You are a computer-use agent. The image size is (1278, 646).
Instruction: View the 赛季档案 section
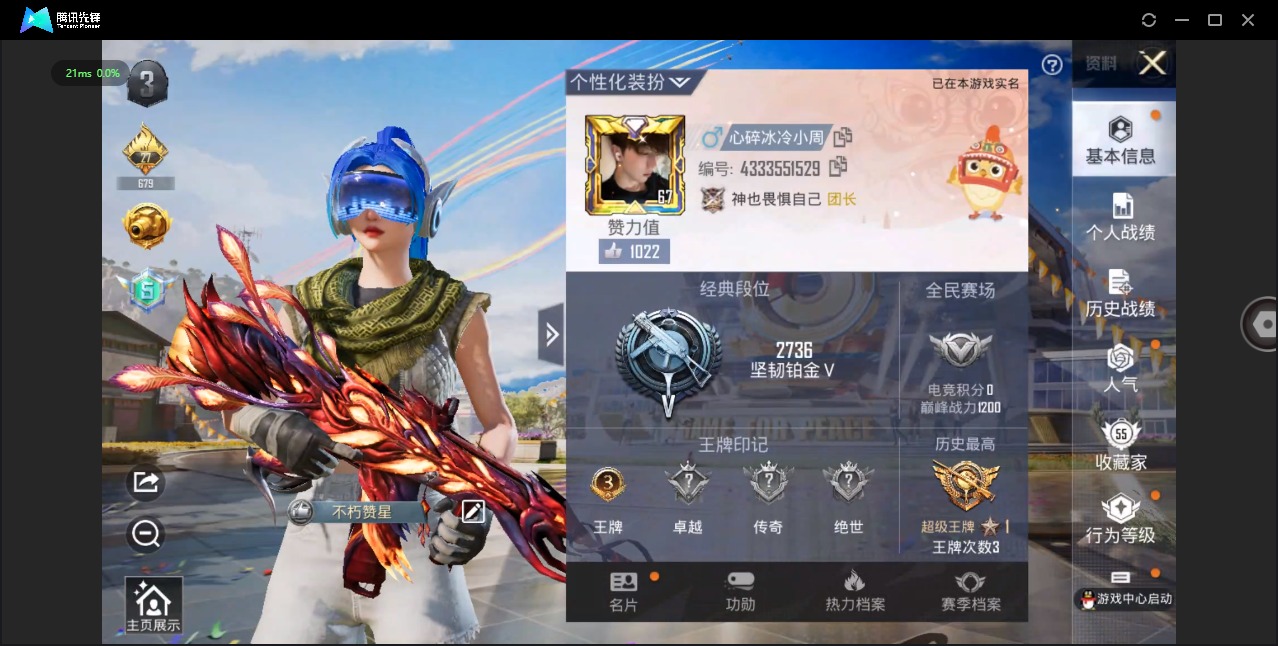970,592
